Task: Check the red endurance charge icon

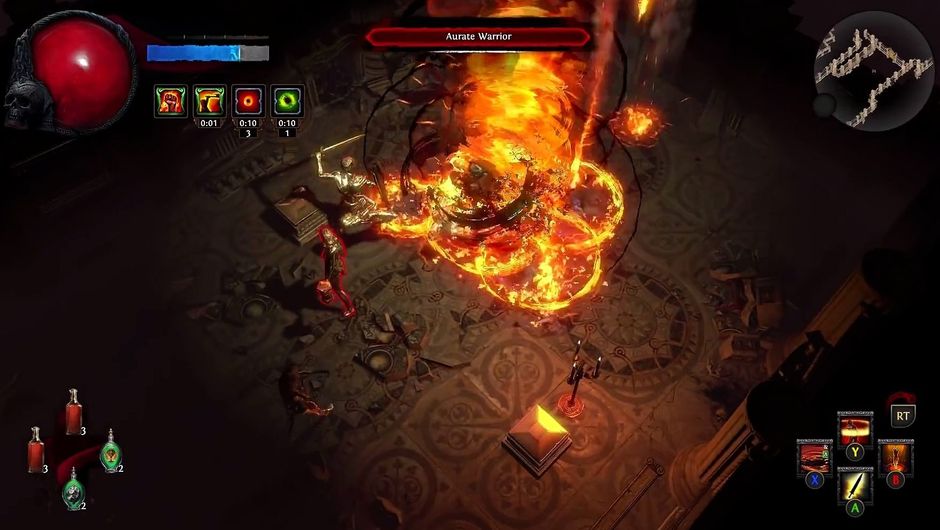Action: point(248,101)
